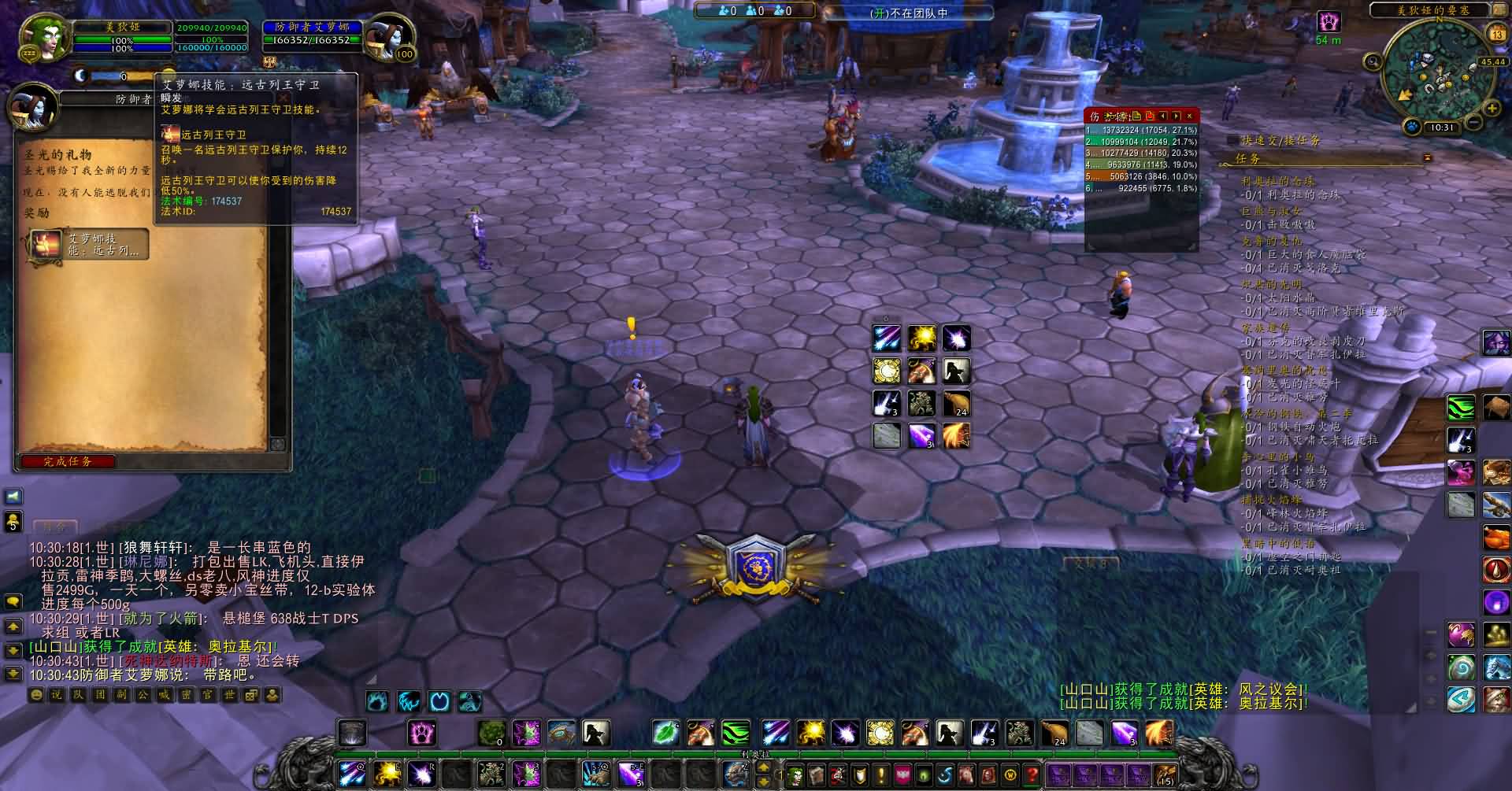Open the calendar button showing 13

[1496, 34]
